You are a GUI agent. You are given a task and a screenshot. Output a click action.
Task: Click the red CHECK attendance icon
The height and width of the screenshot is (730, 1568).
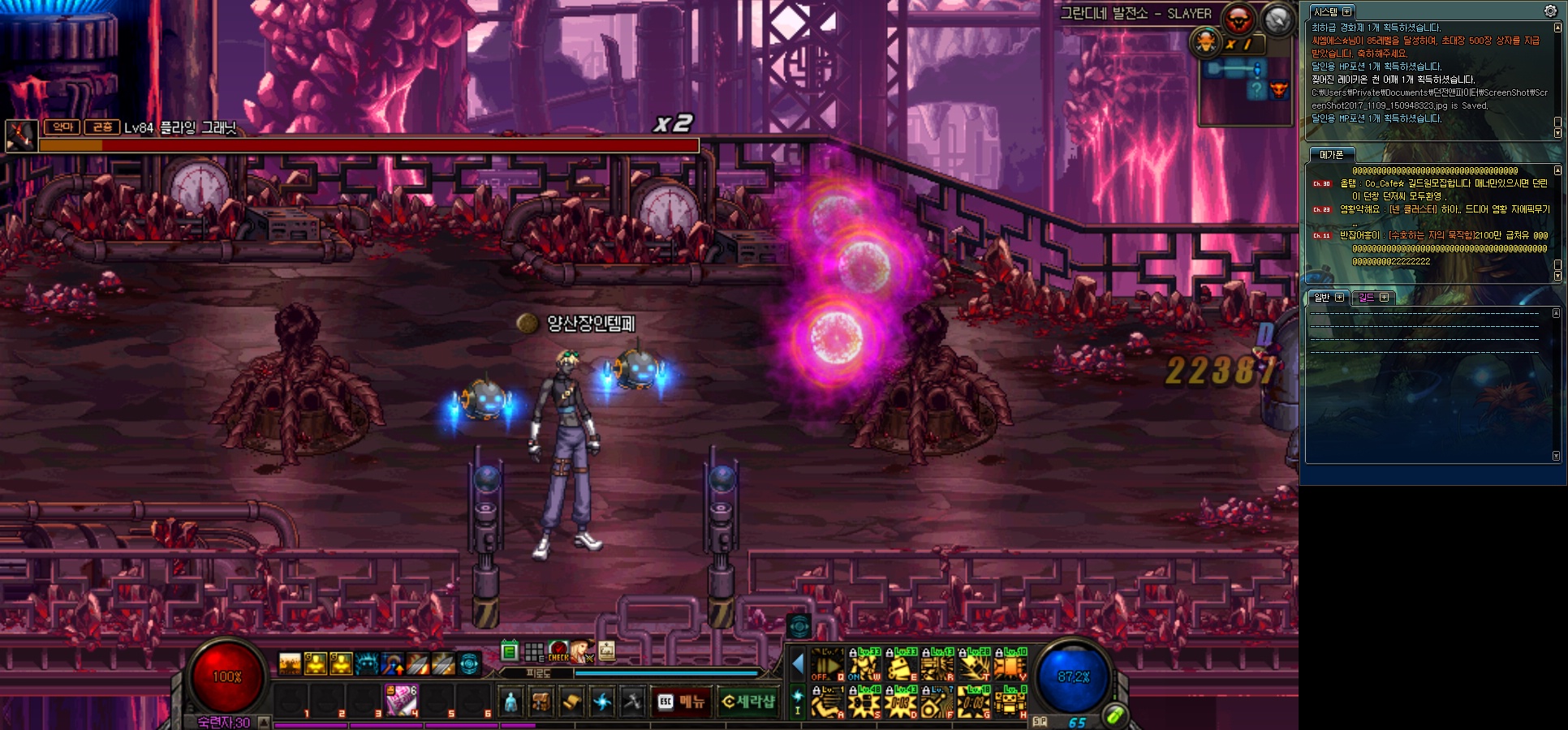coord(558,651)
